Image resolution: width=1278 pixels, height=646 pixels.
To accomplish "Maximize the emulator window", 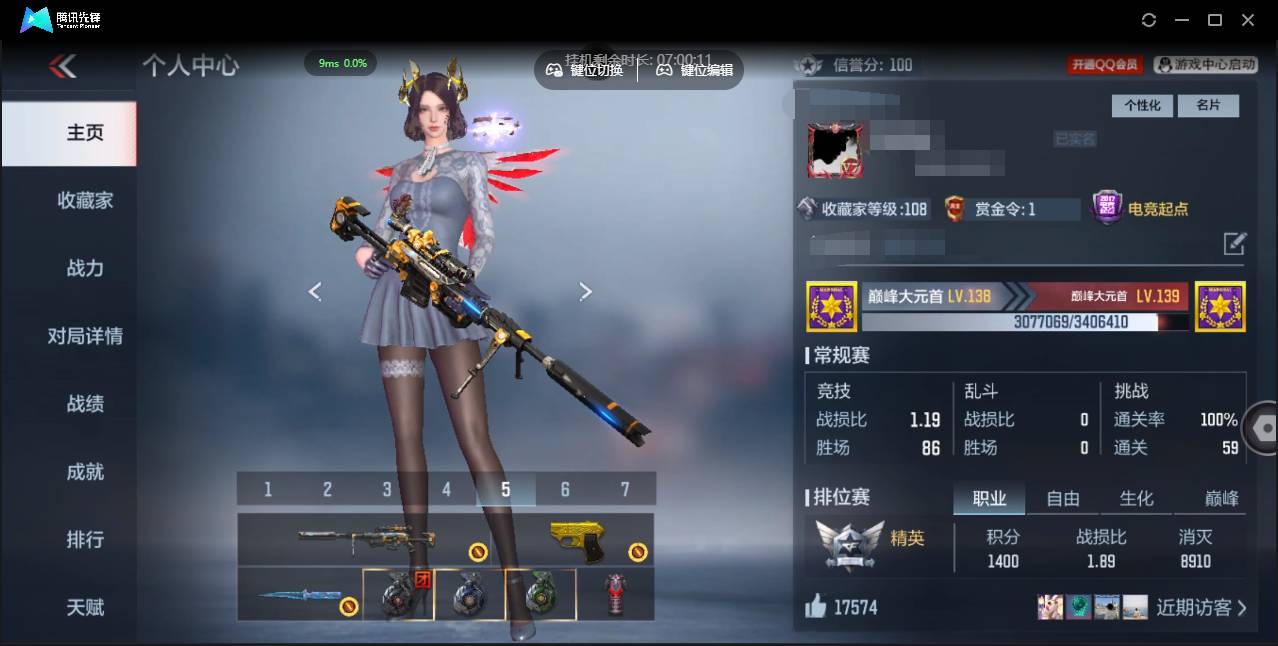I will tap(1215, 20).
